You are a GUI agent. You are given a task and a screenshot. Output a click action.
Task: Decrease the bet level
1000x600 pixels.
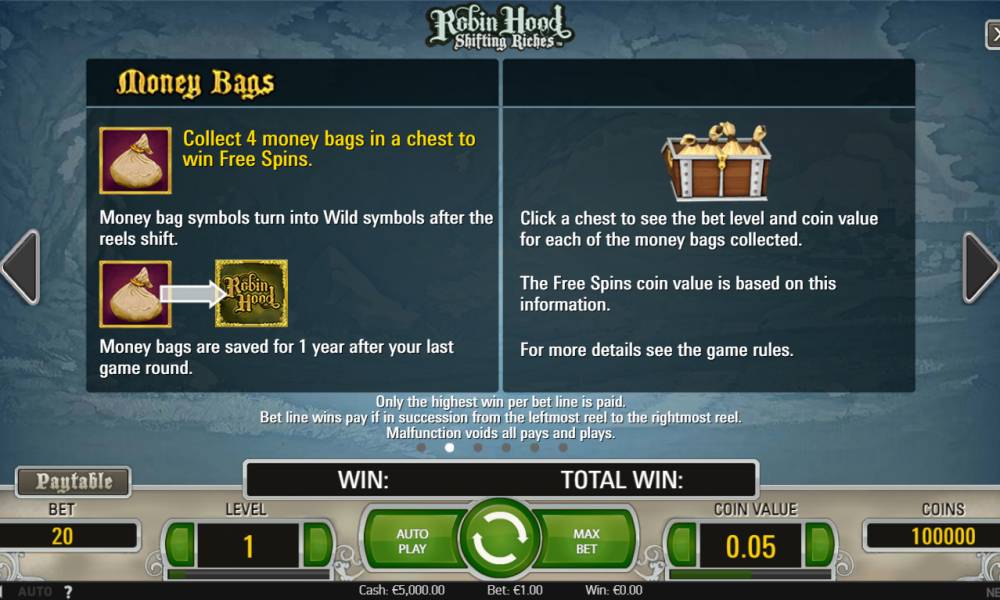[180, 545]
